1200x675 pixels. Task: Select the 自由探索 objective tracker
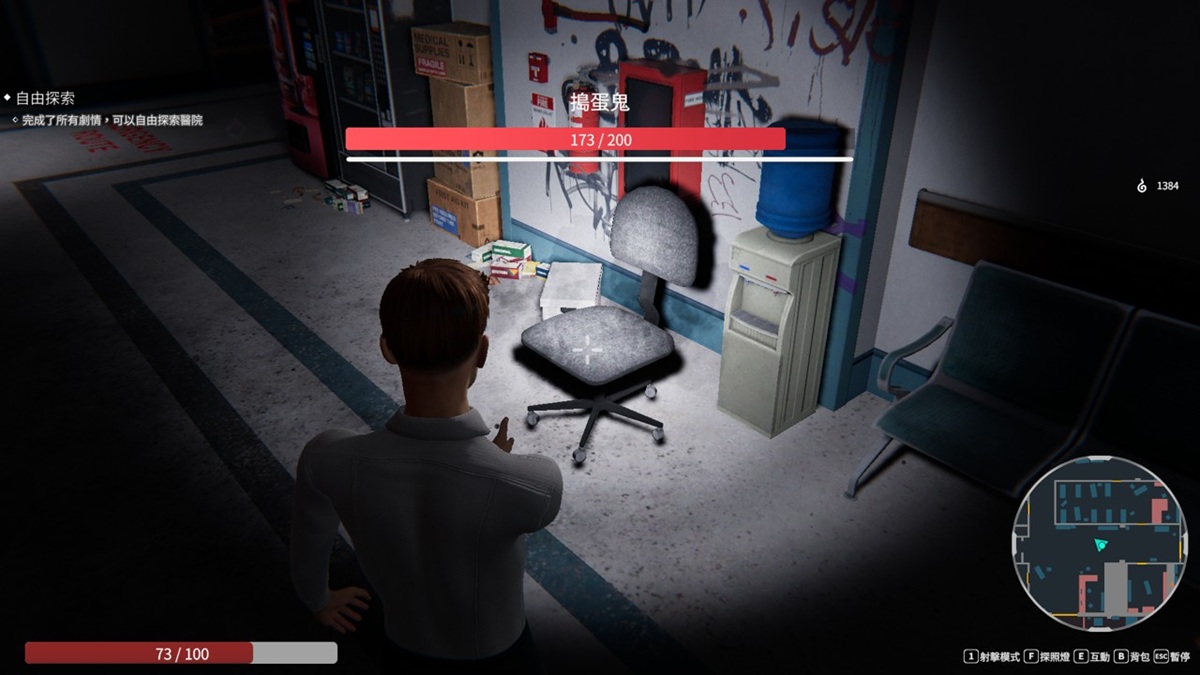tap(45, 99)
